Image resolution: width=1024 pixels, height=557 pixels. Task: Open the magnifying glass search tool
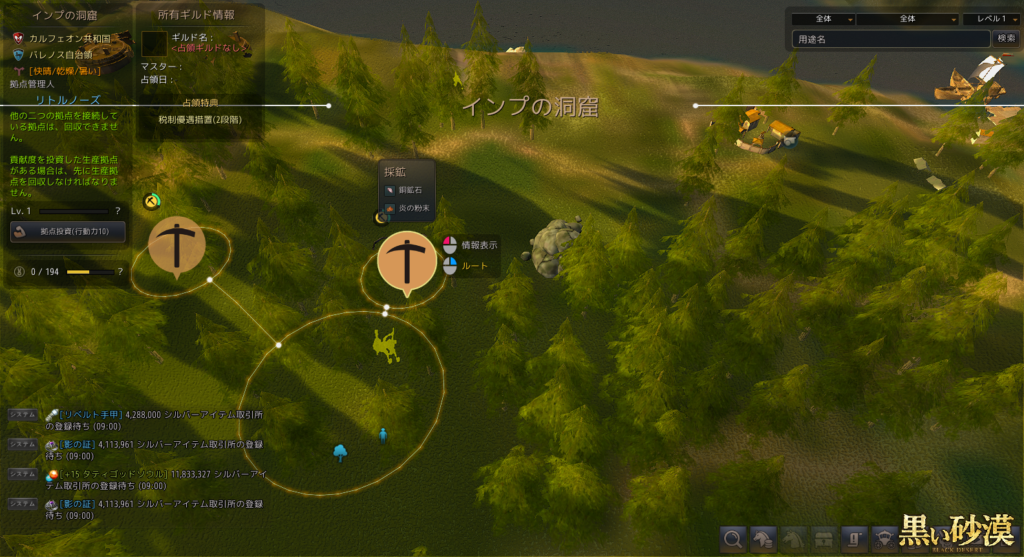click(x=733, y=539)
